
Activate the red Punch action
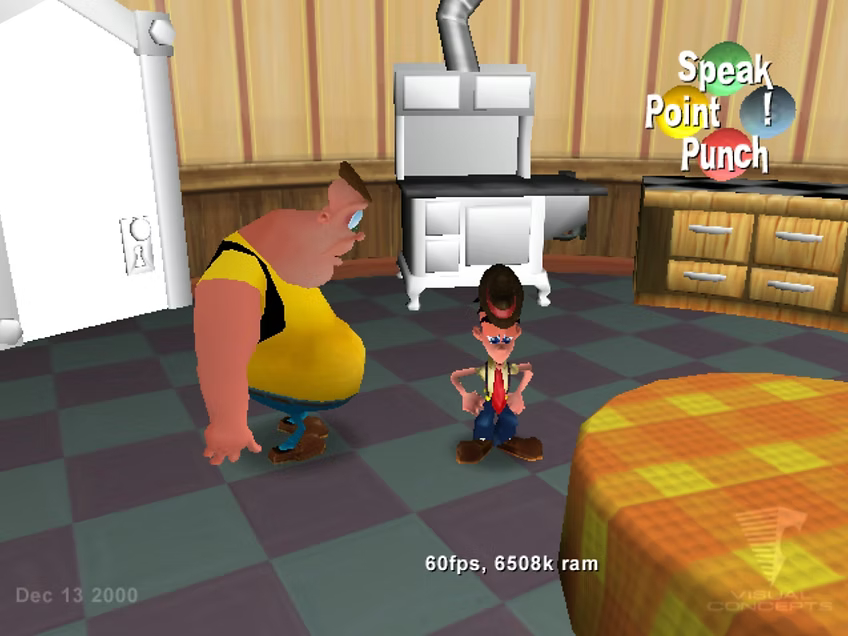(725, 153)
